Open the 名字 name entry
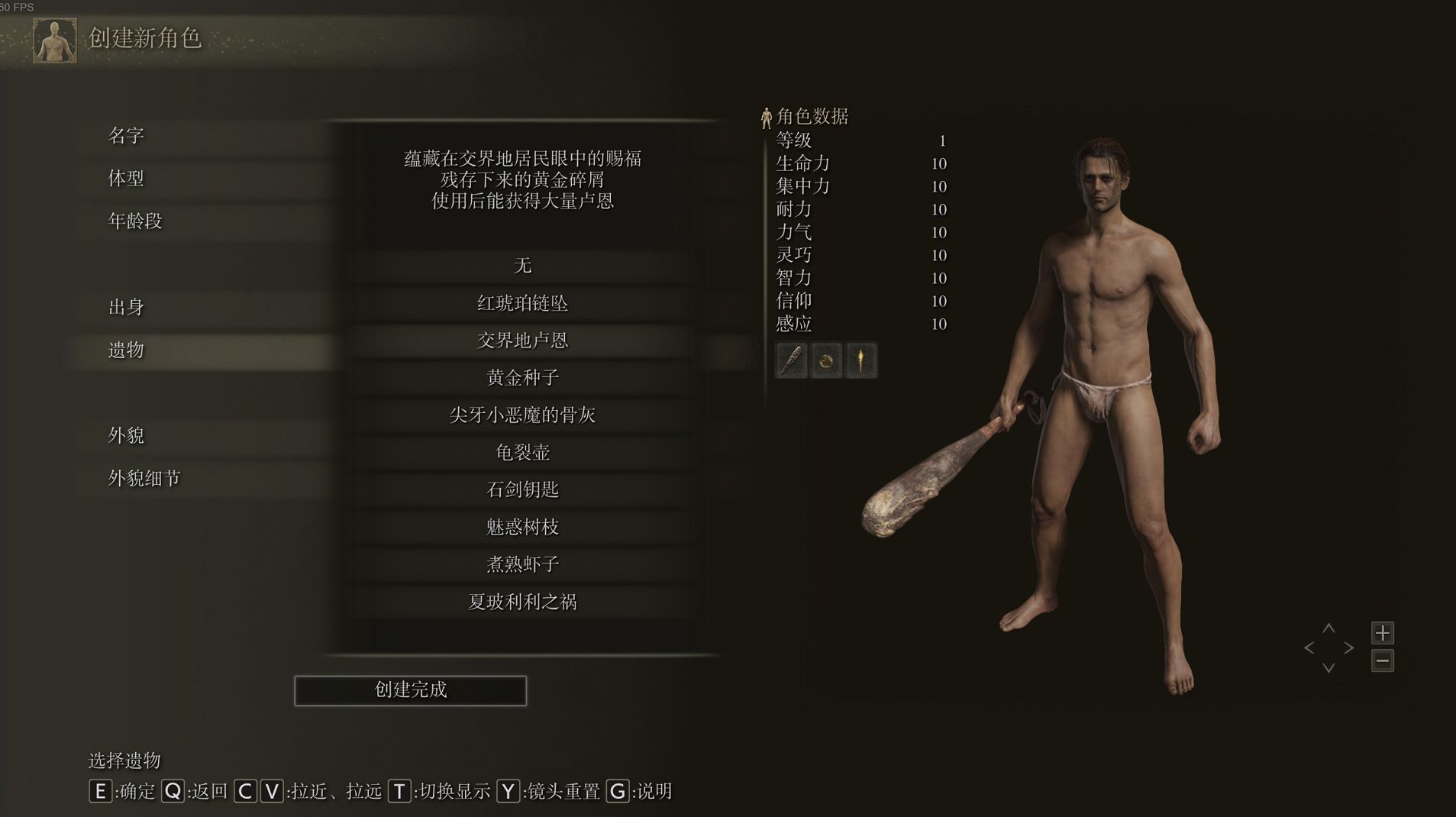1456x817 pixels. pyautogui.click(x=127, y=136)
